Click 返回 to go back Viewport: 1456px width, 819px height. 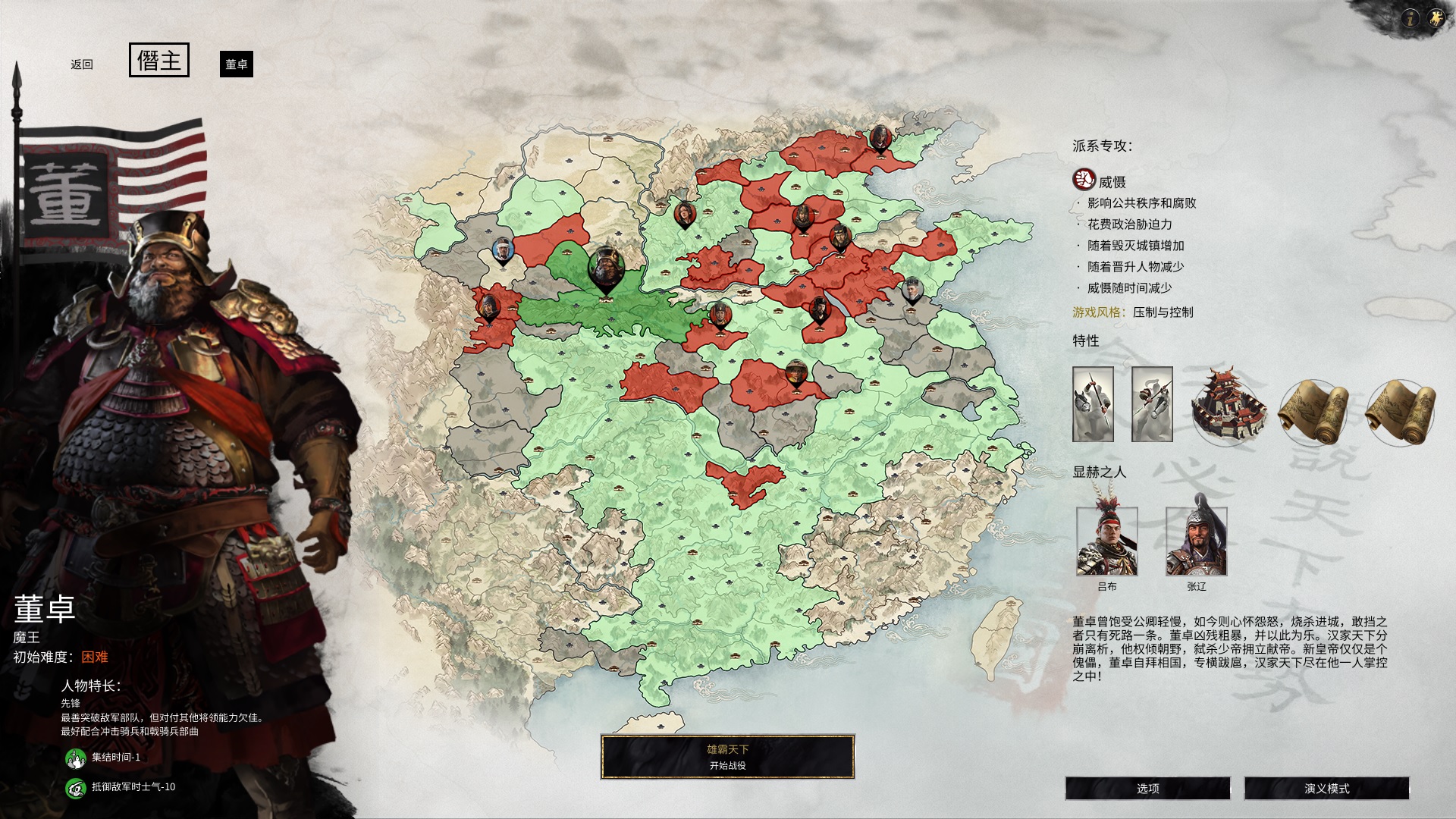pos(83,64)
